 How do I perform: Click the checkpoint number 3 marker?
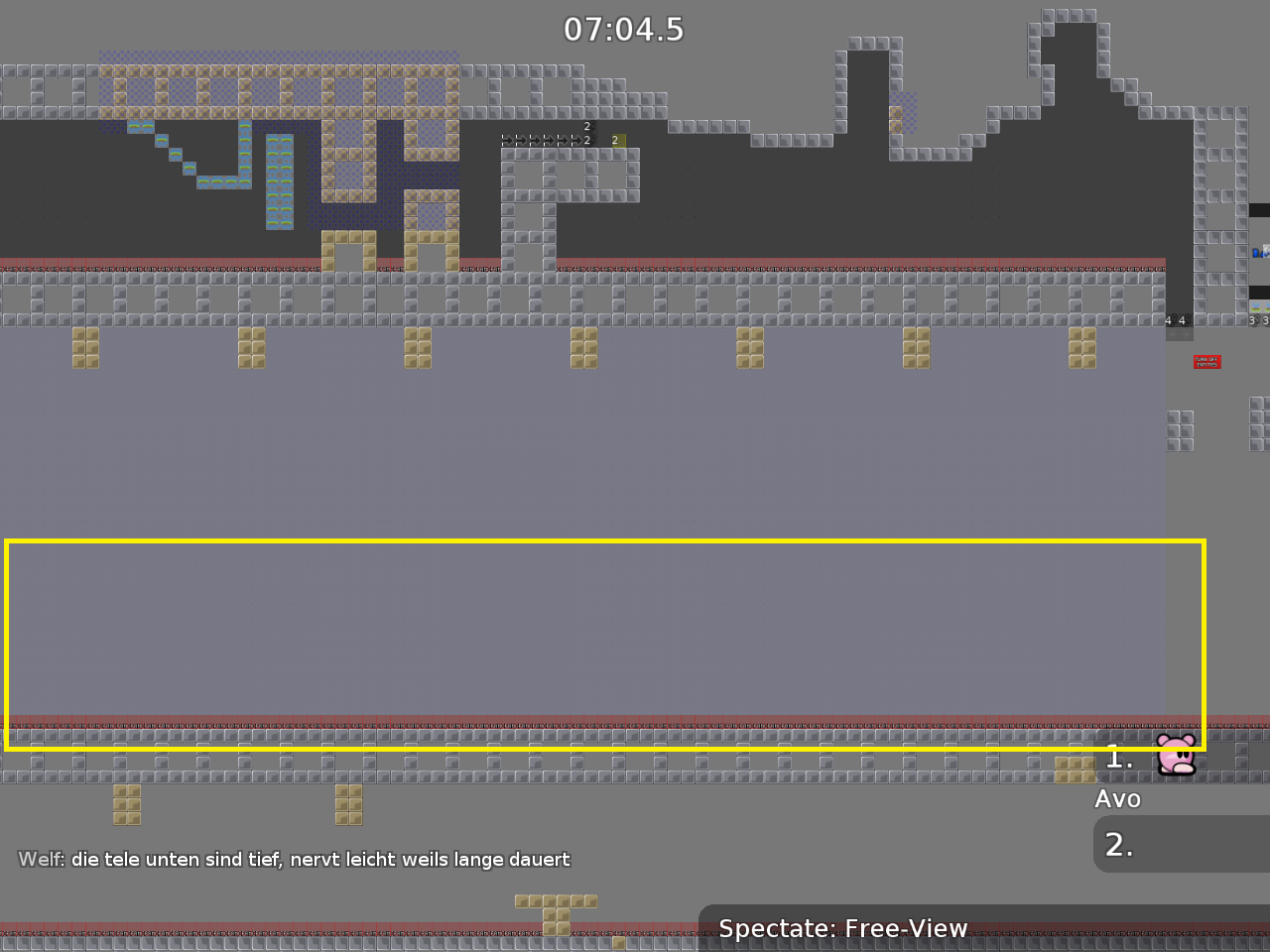point(1252,319)
